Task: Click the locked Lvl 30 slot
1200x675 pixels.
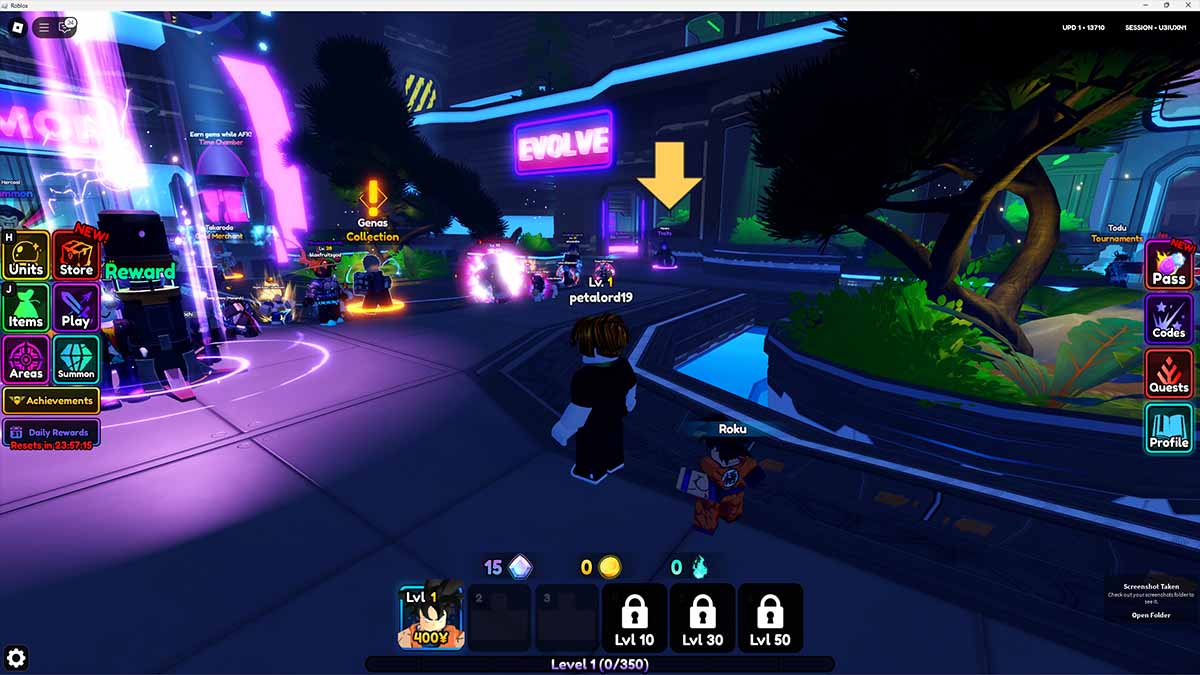Action: tap(702, 617)
